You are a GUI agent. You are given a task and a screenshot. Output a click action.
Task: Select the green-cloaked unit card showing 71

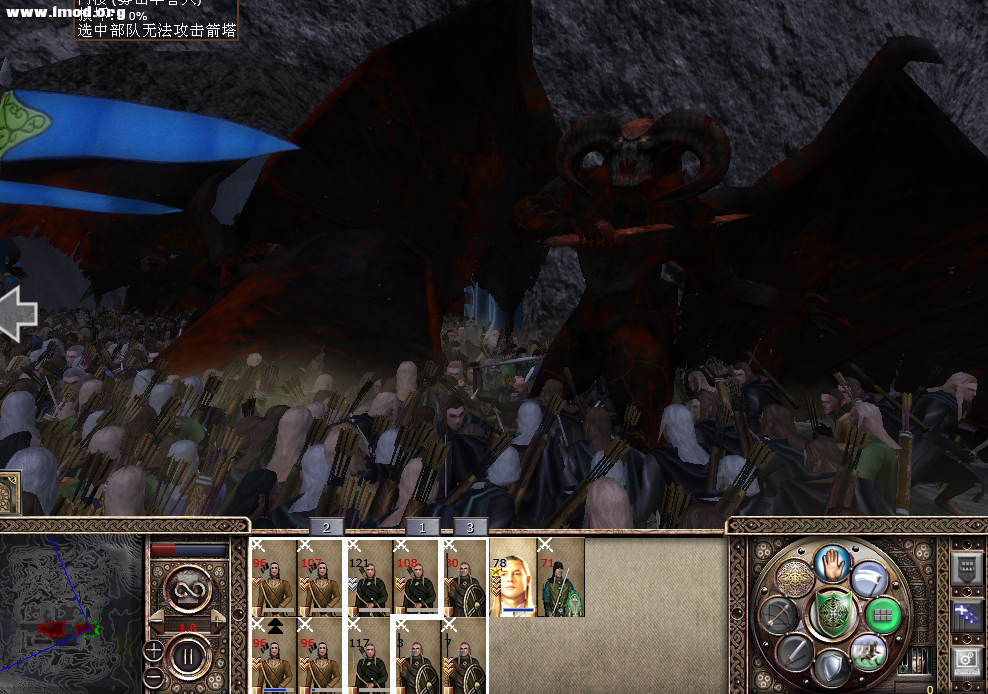point(561,577)
